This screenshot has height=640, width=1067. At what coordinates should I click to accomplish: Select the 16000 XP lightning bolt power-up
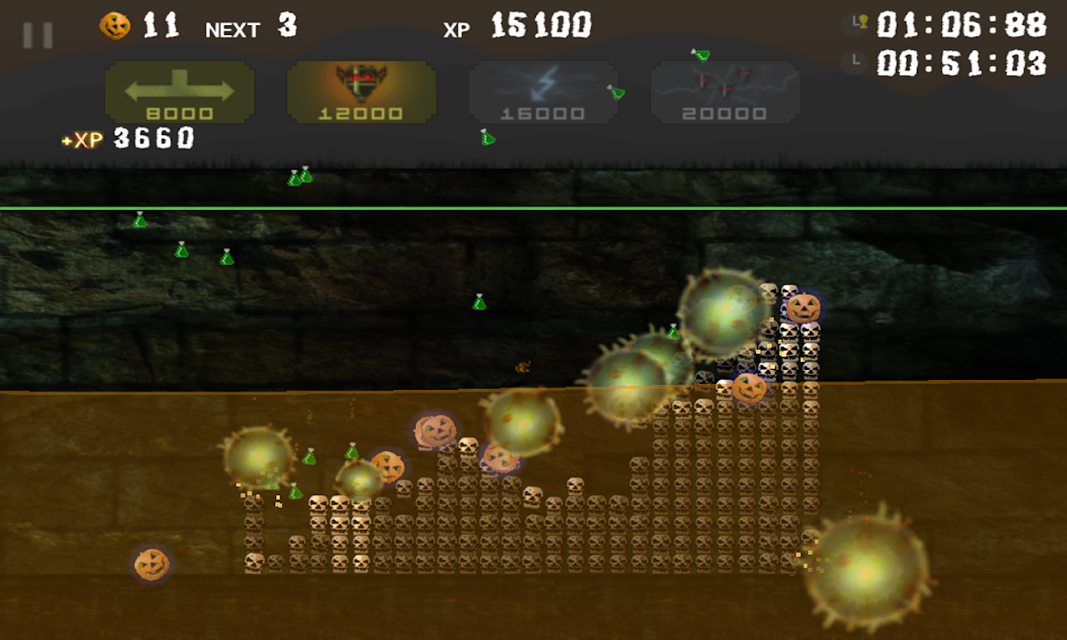(x=543, y=93)
